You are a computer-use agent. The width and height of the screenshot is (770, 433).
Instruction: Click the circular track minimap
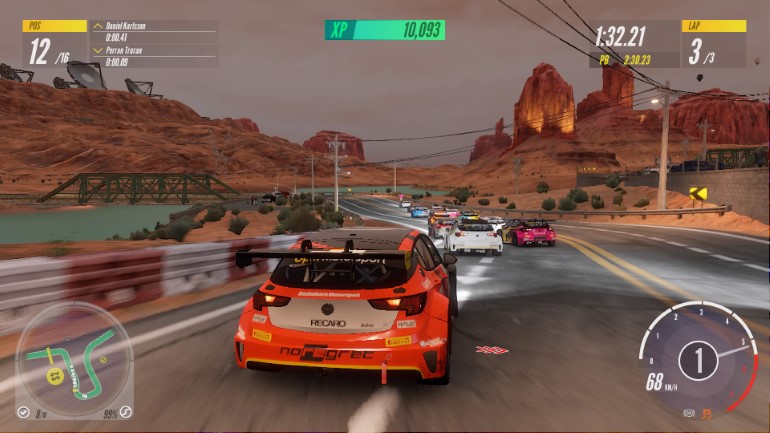73,357
